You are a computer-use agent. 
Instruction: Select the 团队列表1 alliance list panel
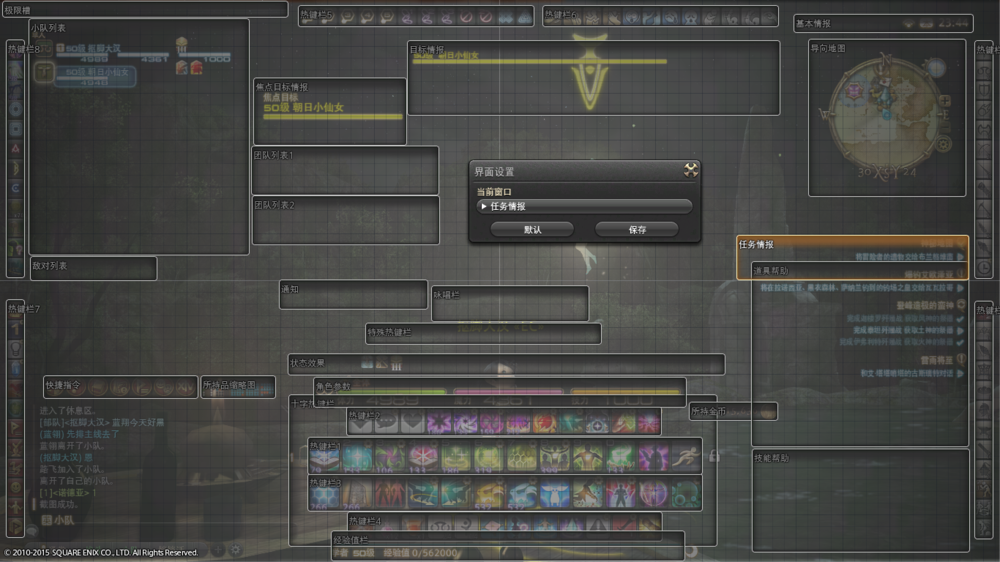[x=345, y=172]
